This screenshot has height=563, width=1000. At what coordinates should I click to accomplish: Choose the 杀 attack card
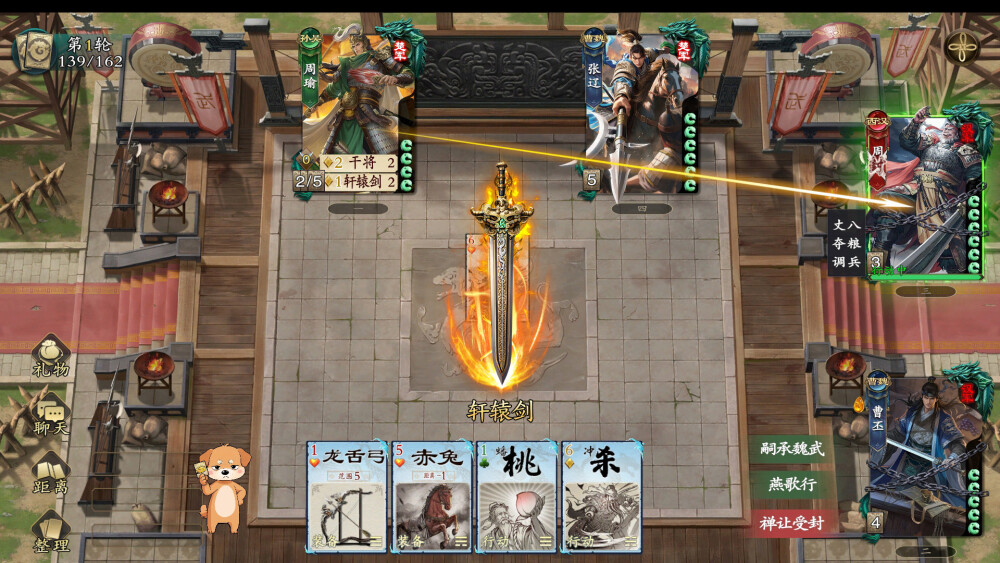pyautogui.click(x=601, y=496)
